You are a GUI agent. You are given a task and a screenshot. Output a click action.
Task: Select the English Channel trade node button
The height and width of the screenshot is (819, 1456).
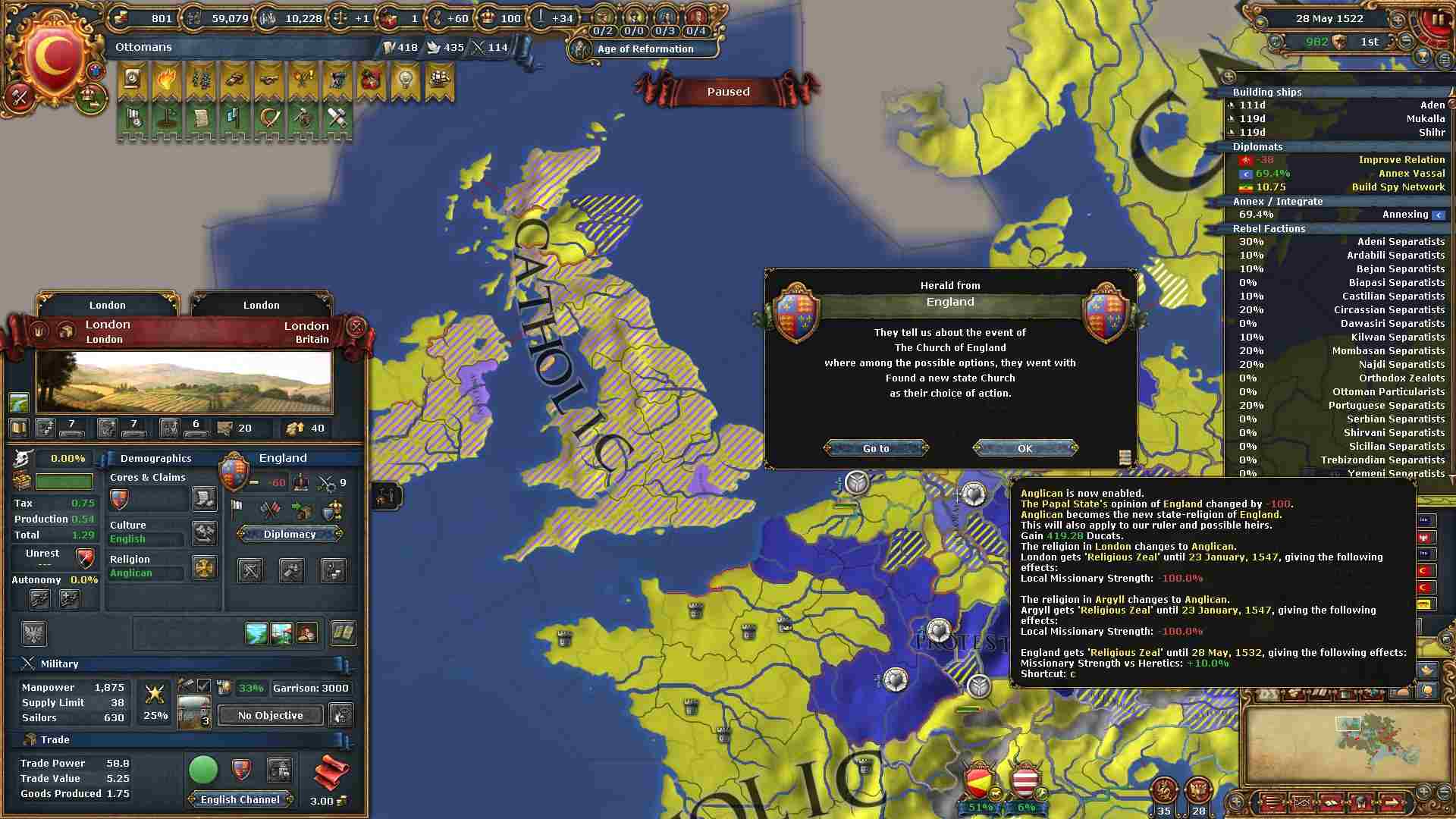click(240, 799)
